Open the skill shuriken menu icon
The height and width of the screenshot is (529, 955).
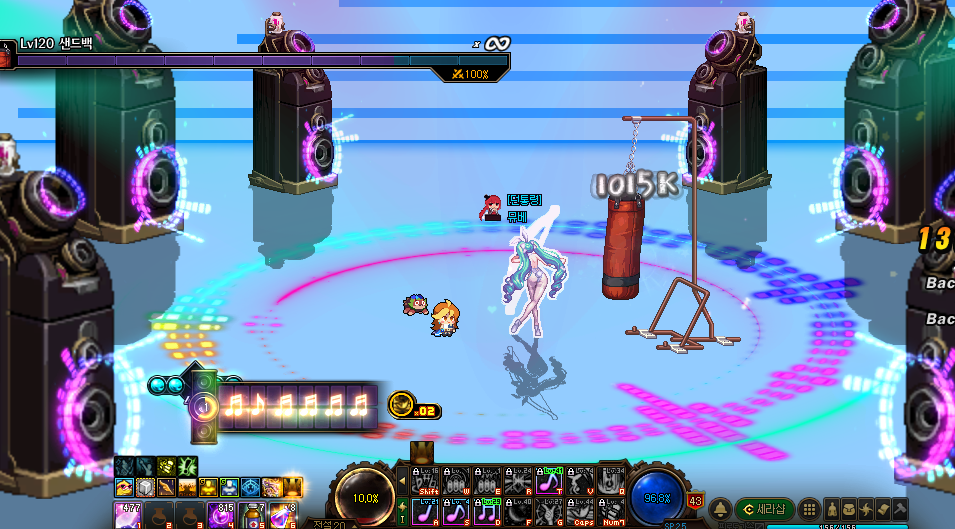[868, 510]
